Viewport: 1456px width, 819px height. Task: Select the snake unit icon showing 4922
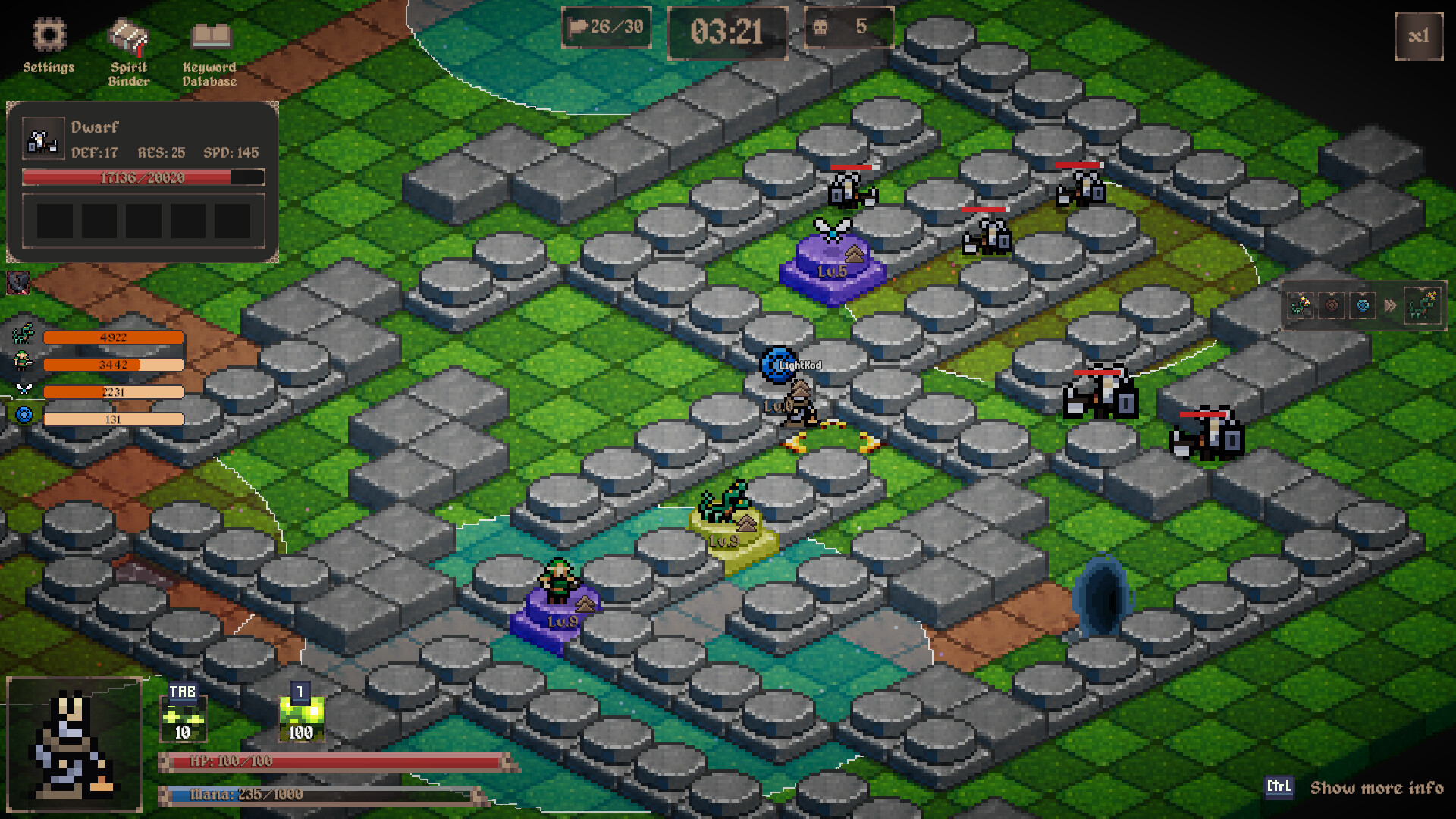(x=24, y=336)
